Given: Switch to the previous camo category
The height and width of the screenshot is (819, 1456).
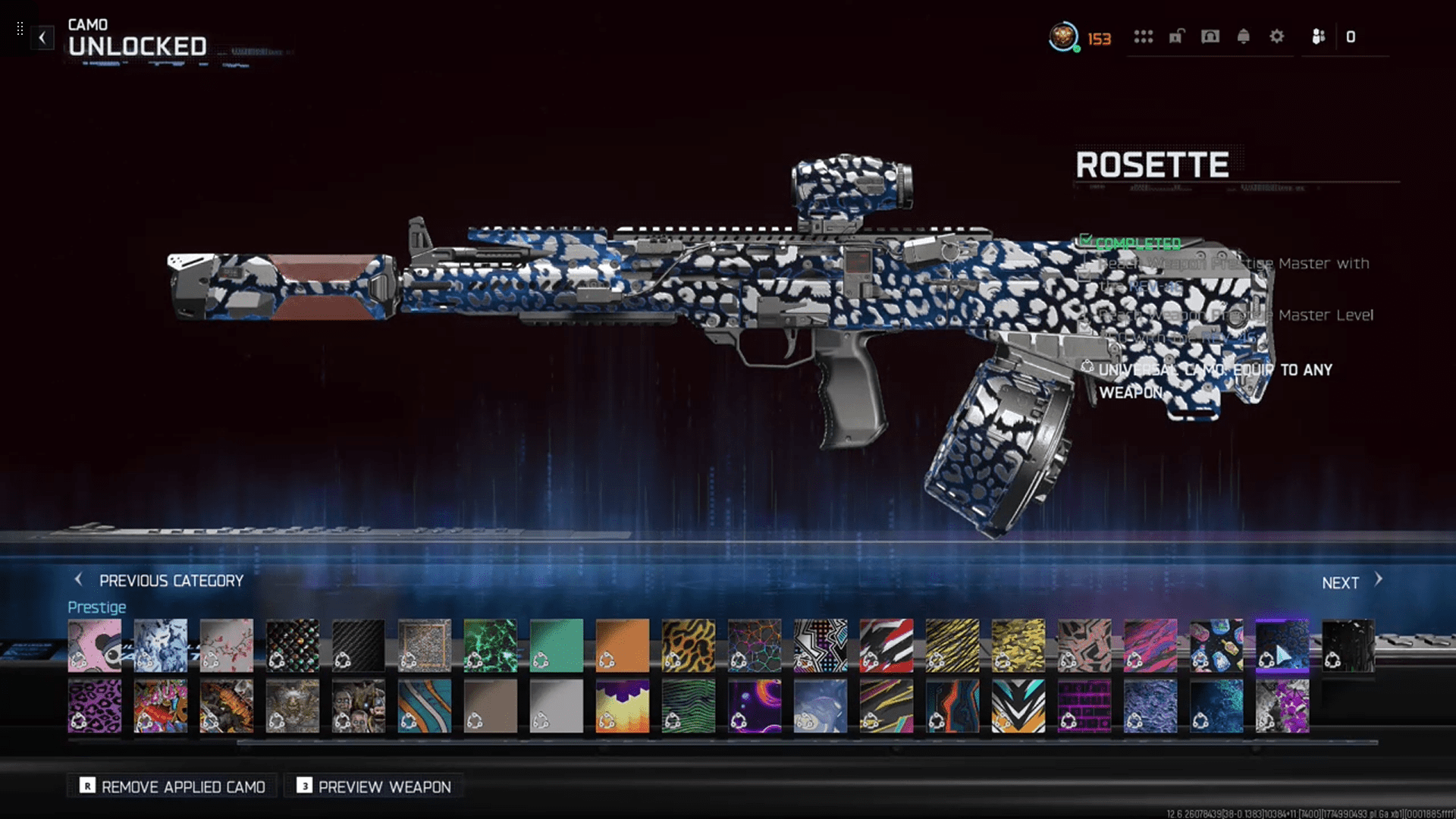Looking at the screenshot, I should click(159, 581).
